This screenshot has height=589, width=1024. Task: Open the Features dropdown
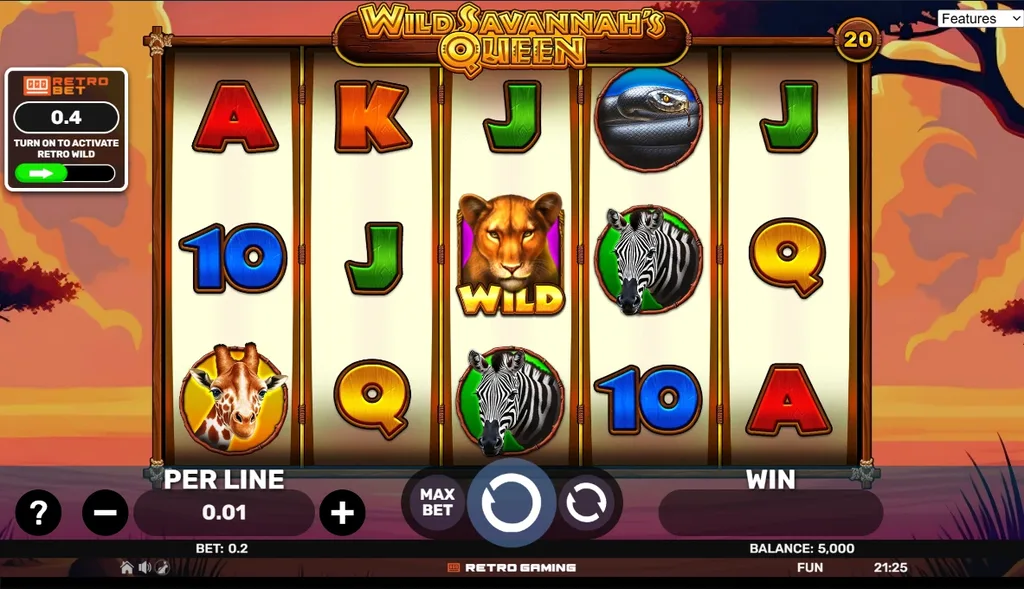tap(980, 18)
